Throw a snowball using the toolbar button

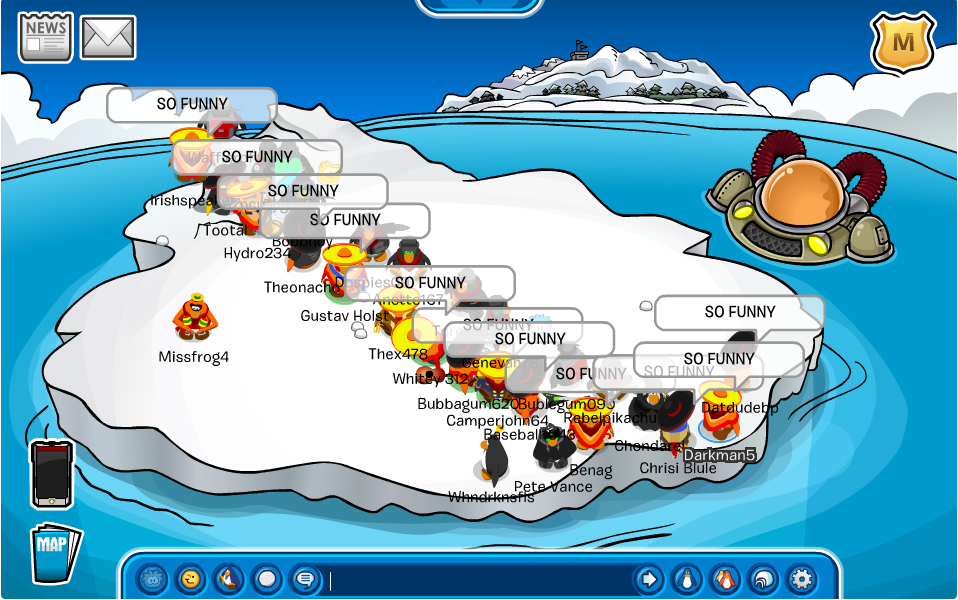(266, 578)
